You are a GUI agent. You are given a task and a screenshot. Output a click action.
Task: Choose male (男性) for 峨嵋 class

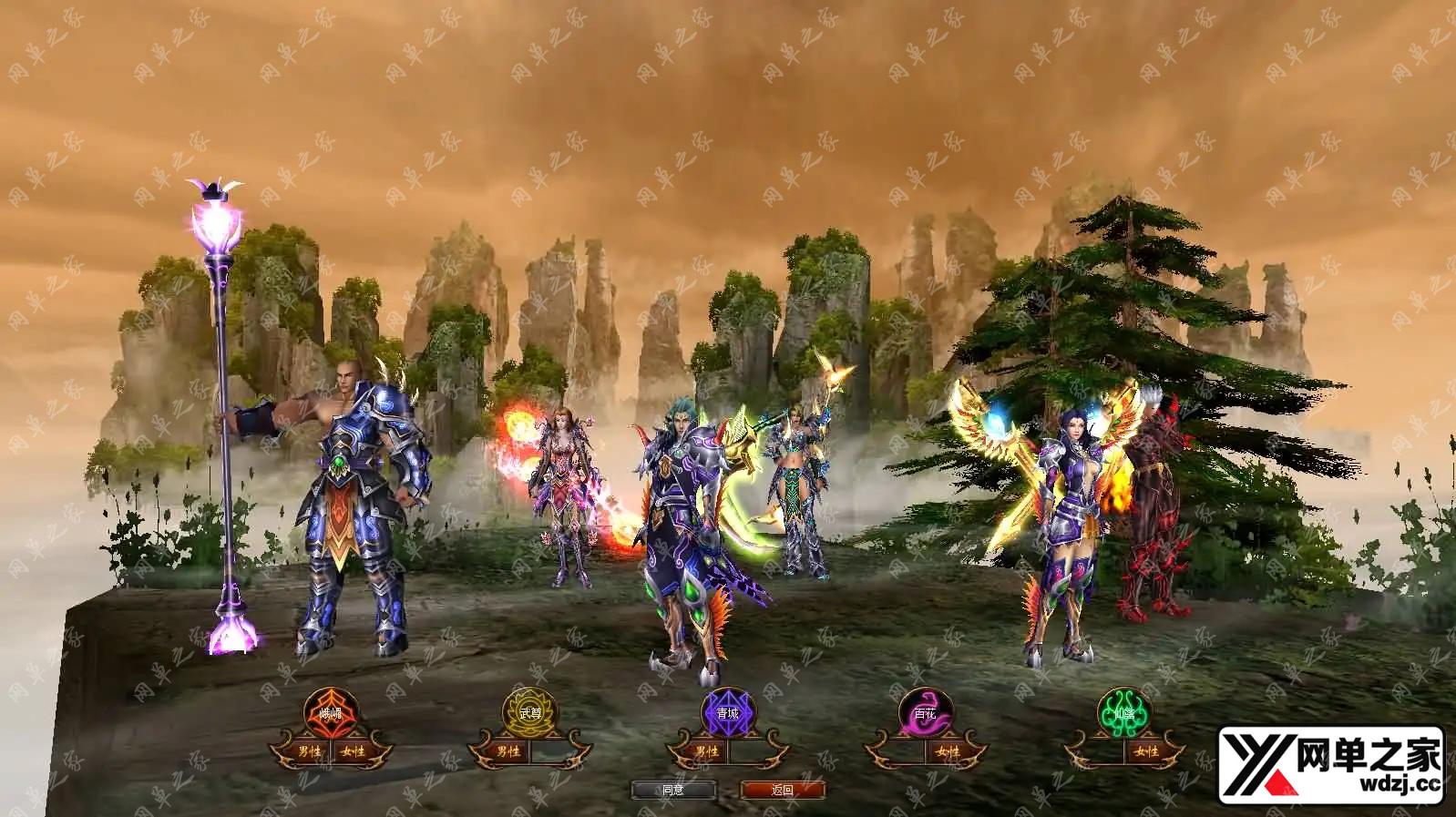[x=311, y=751]
